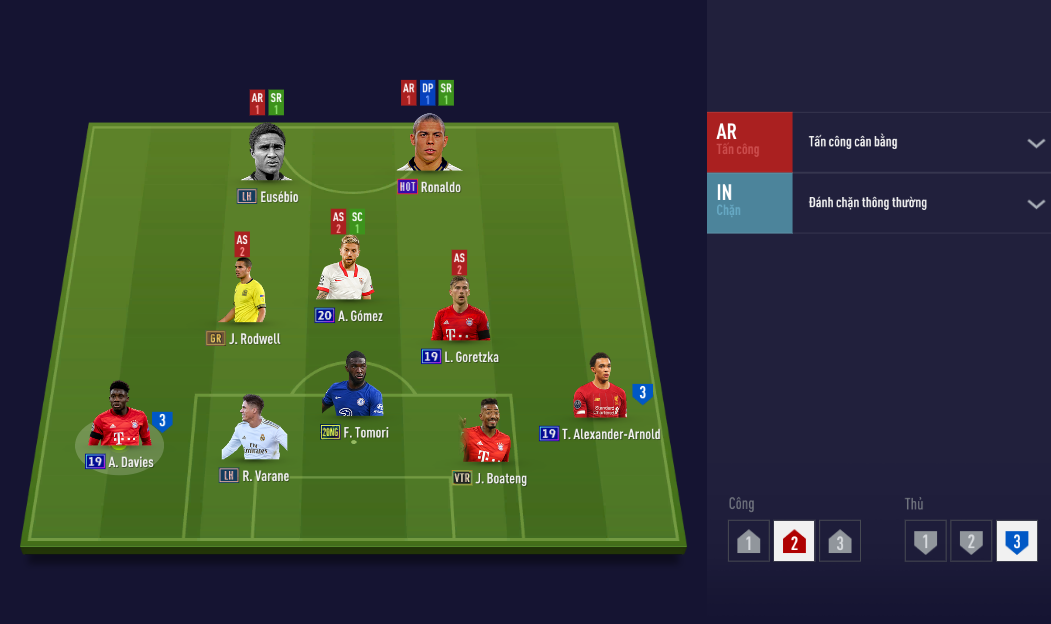
Task: Select striker Eusébio on the pitch
Action: pos(266,155)
